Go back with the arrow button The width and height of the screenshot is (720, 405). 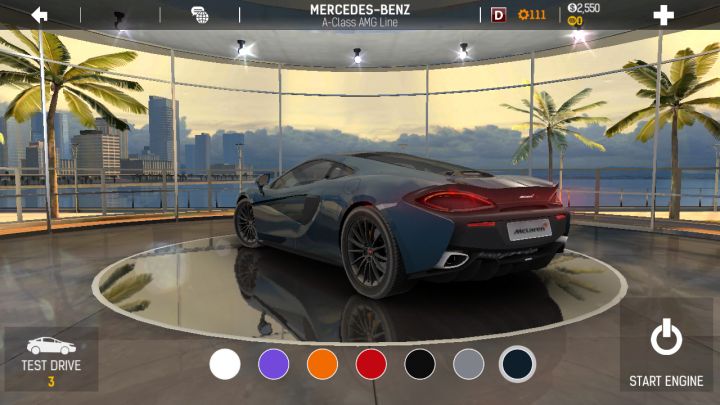[x=40, y=15]
